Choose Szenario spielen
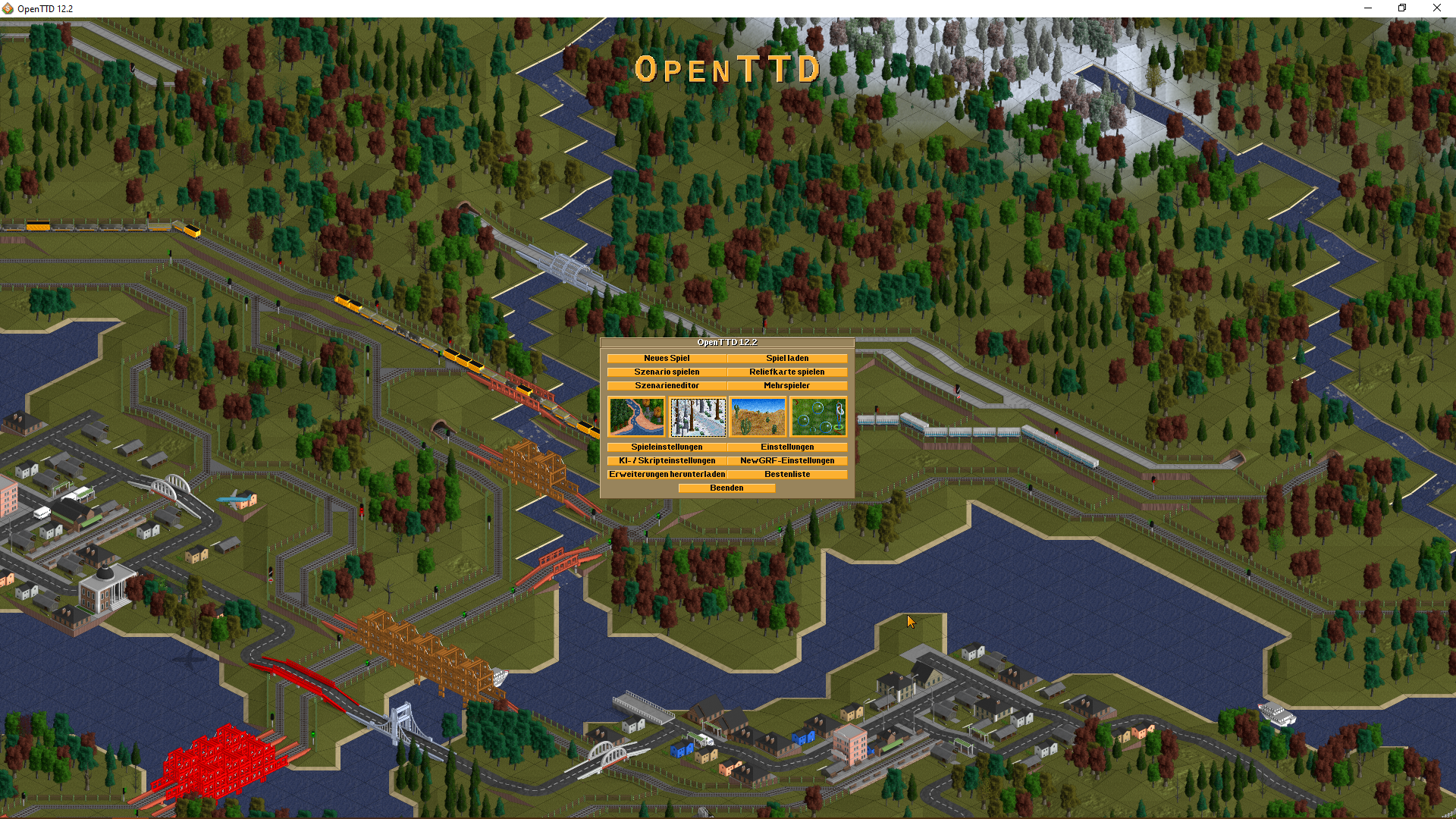This screenshot has height=819, width=1456. 667,372
